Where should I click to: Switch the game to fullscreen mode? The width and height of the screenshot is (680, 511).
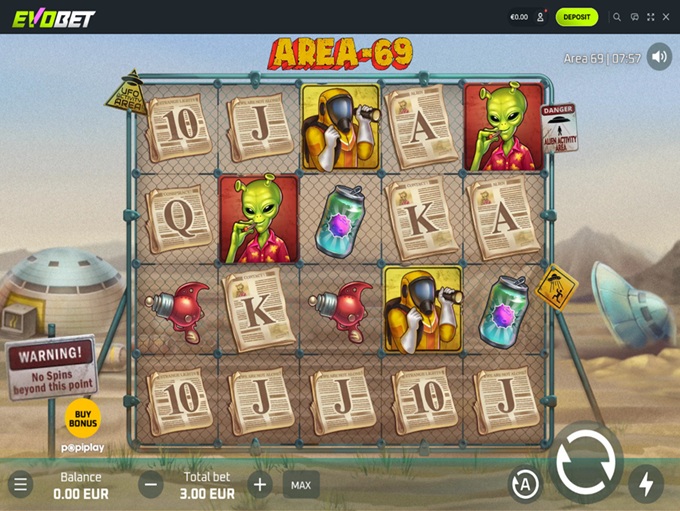651,17
